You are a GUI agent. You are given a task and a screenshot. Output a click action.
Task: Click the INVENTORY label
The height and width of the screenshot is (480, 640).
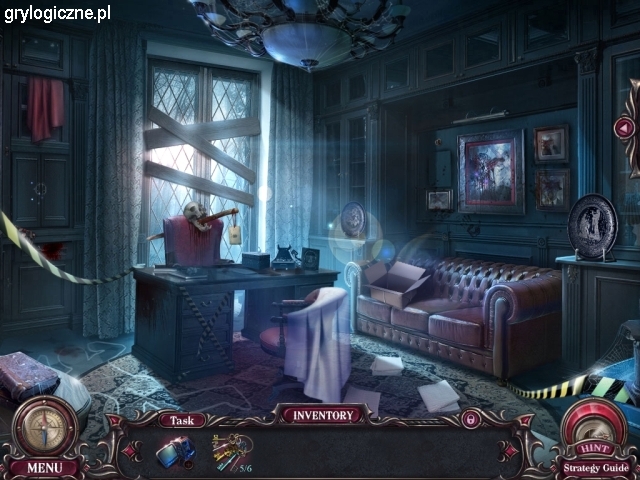(322, 415)
